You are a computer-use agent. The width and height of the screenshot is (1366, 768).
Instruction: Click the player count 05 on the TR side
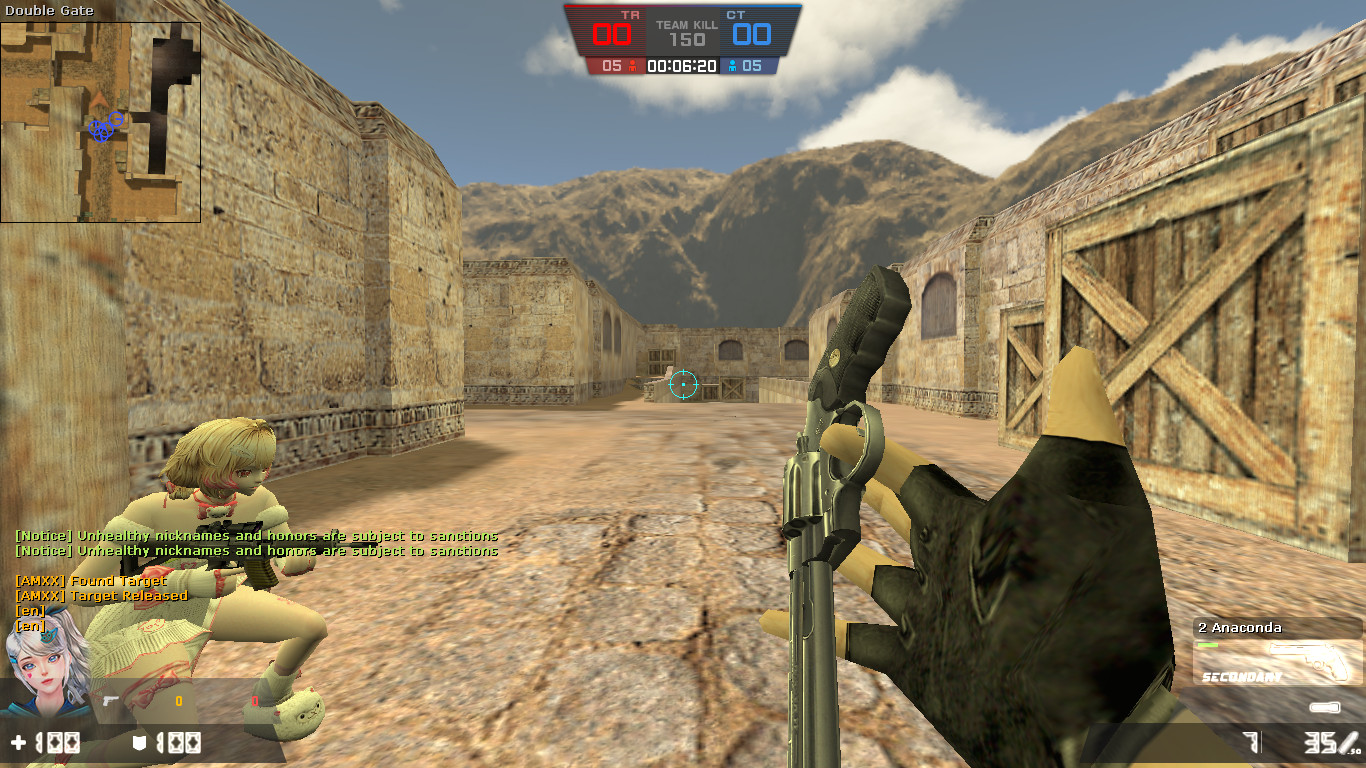611,67
